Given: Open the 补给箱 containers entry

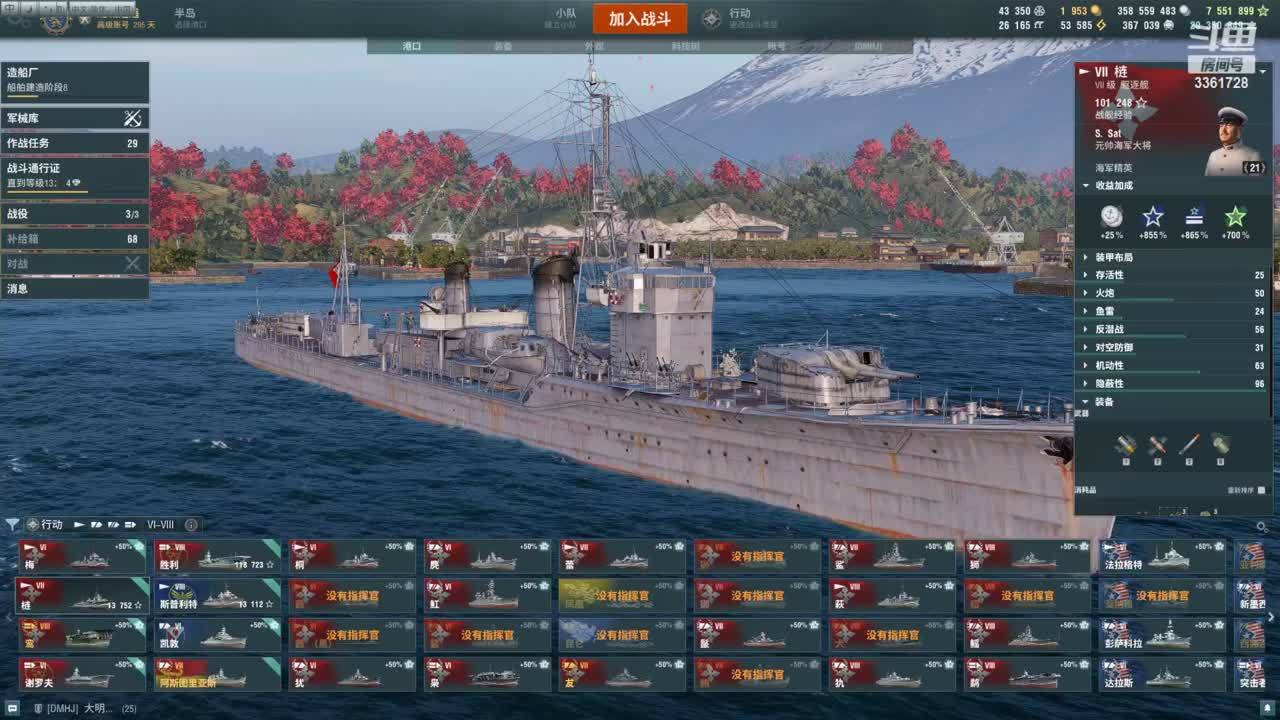Looking at the screenshot, I should coord(75,239).
